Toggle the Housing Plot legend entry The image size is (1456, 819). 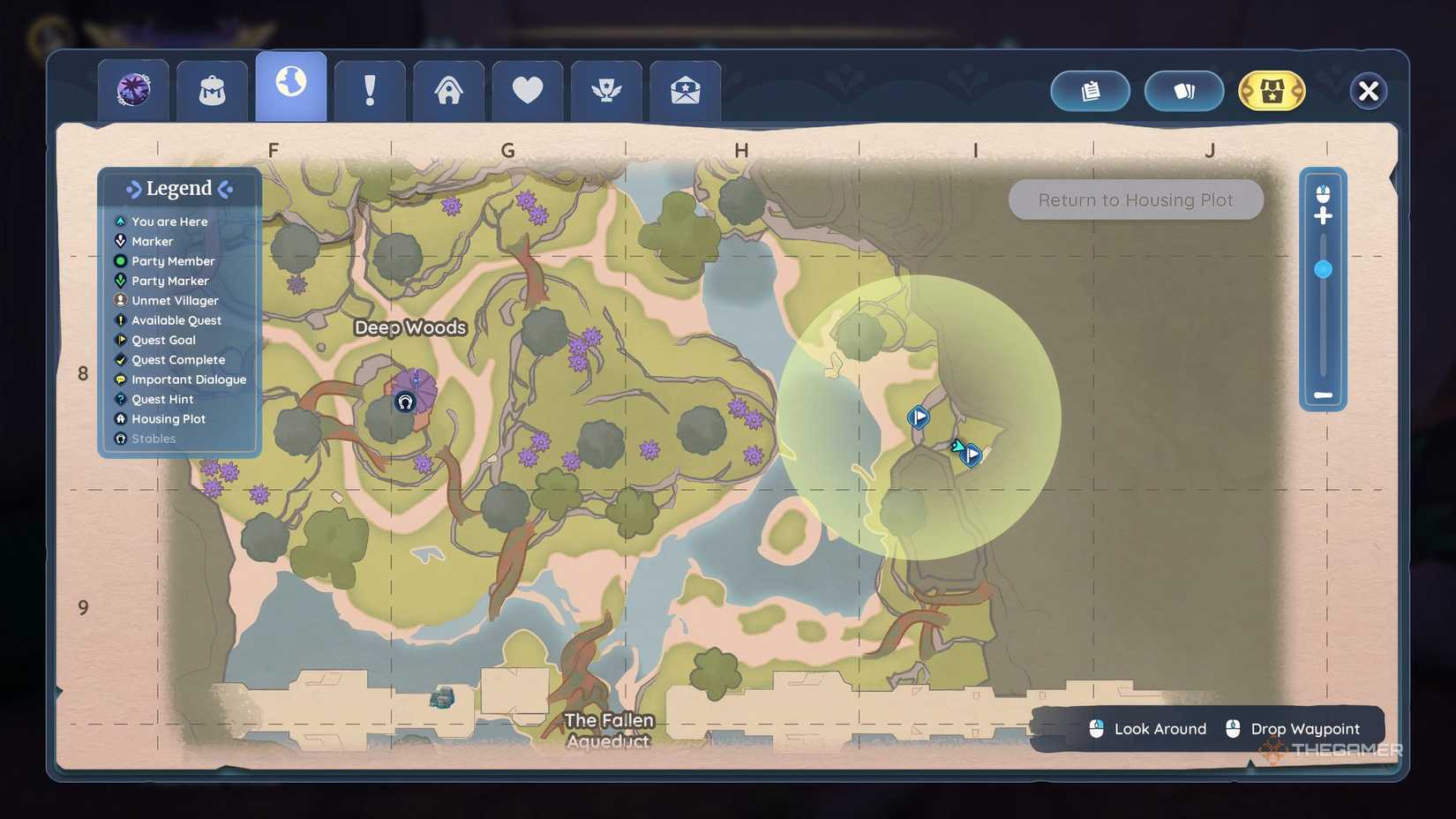tap(168, 418)
